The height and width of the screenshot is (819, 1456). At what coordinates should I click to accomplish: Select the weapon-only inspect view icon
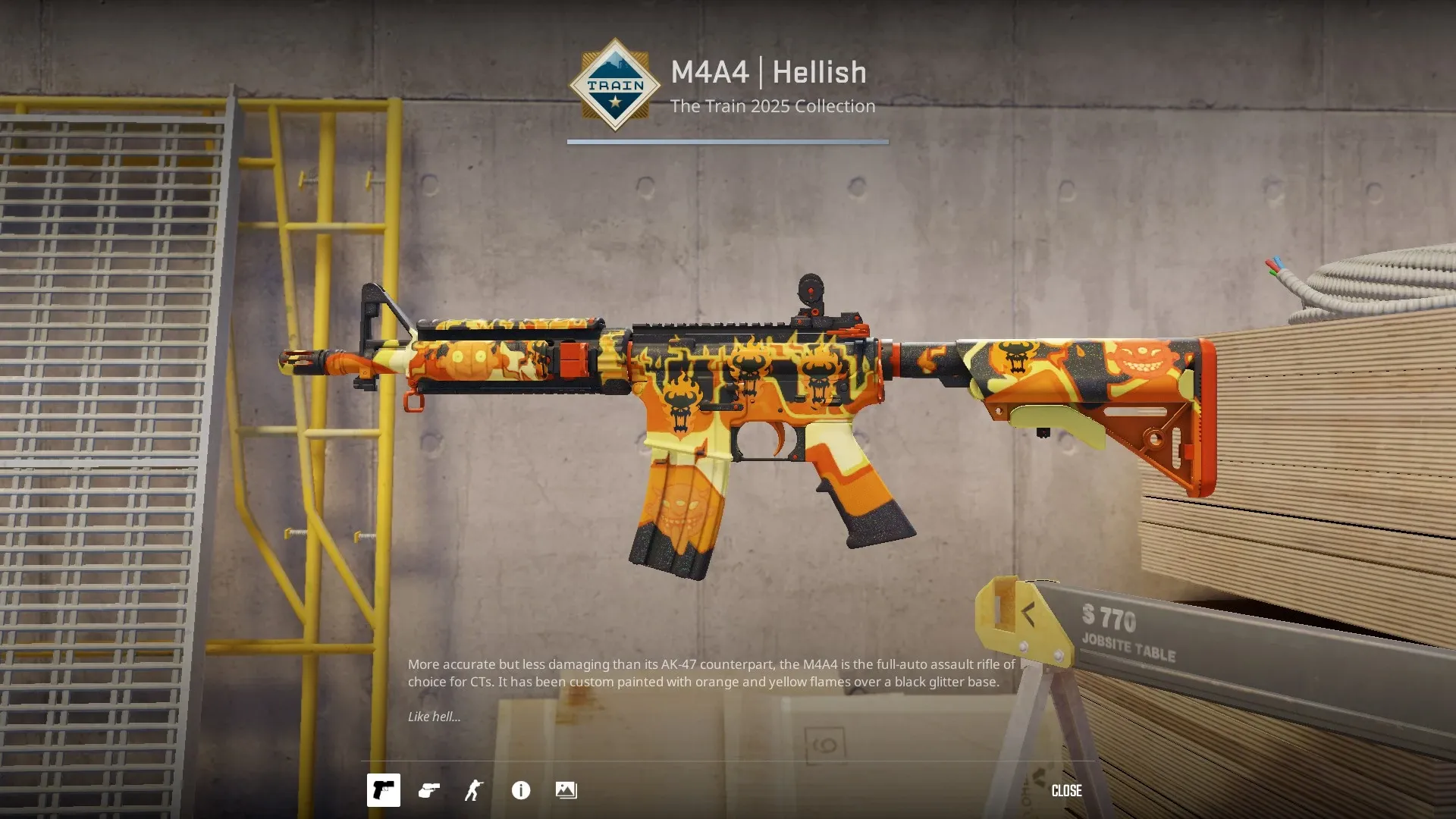tap(383, 790)
